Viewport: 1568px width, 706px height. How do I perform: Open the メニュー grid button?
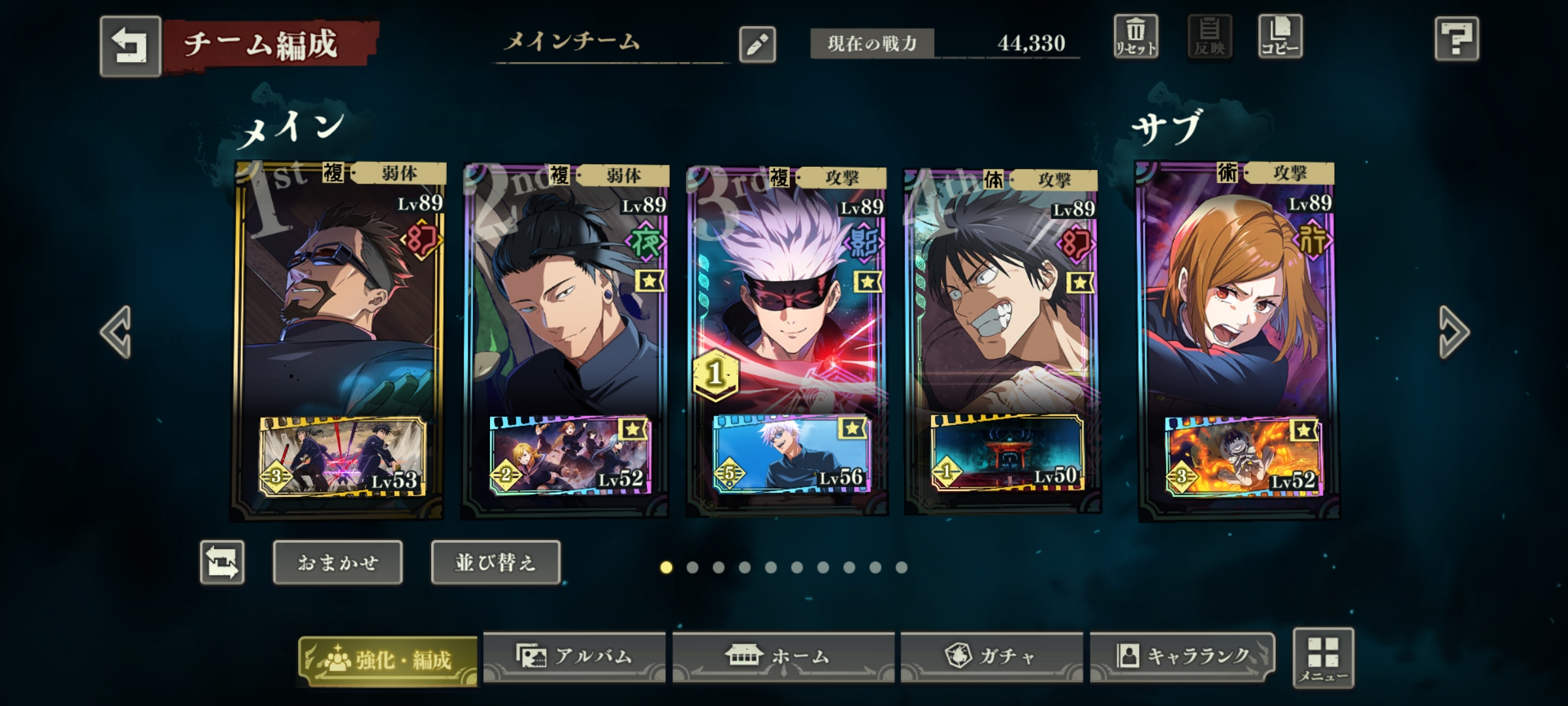[x=1323, y=658]
